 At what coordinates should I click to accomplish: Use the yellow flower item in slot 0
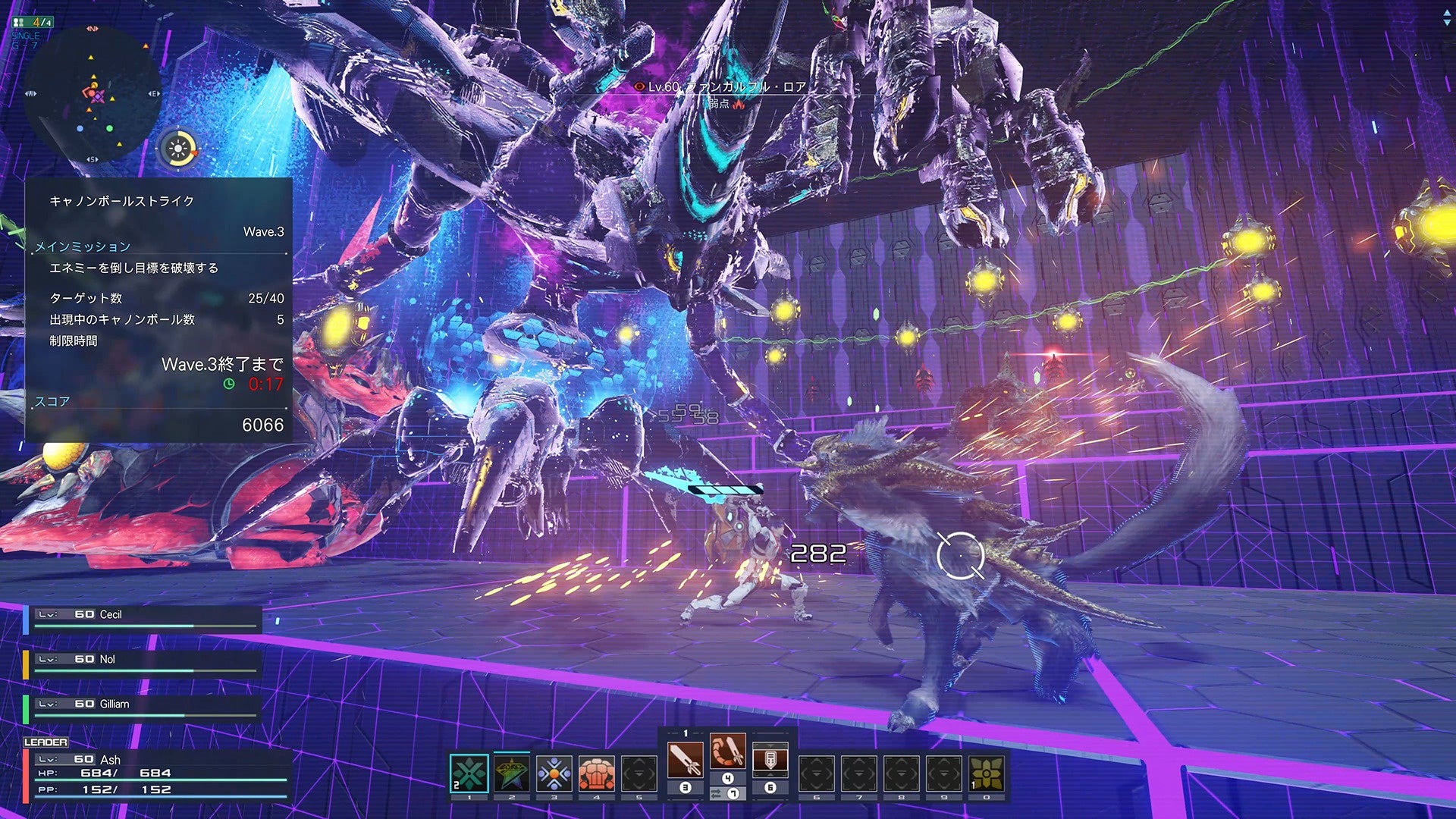986,773
